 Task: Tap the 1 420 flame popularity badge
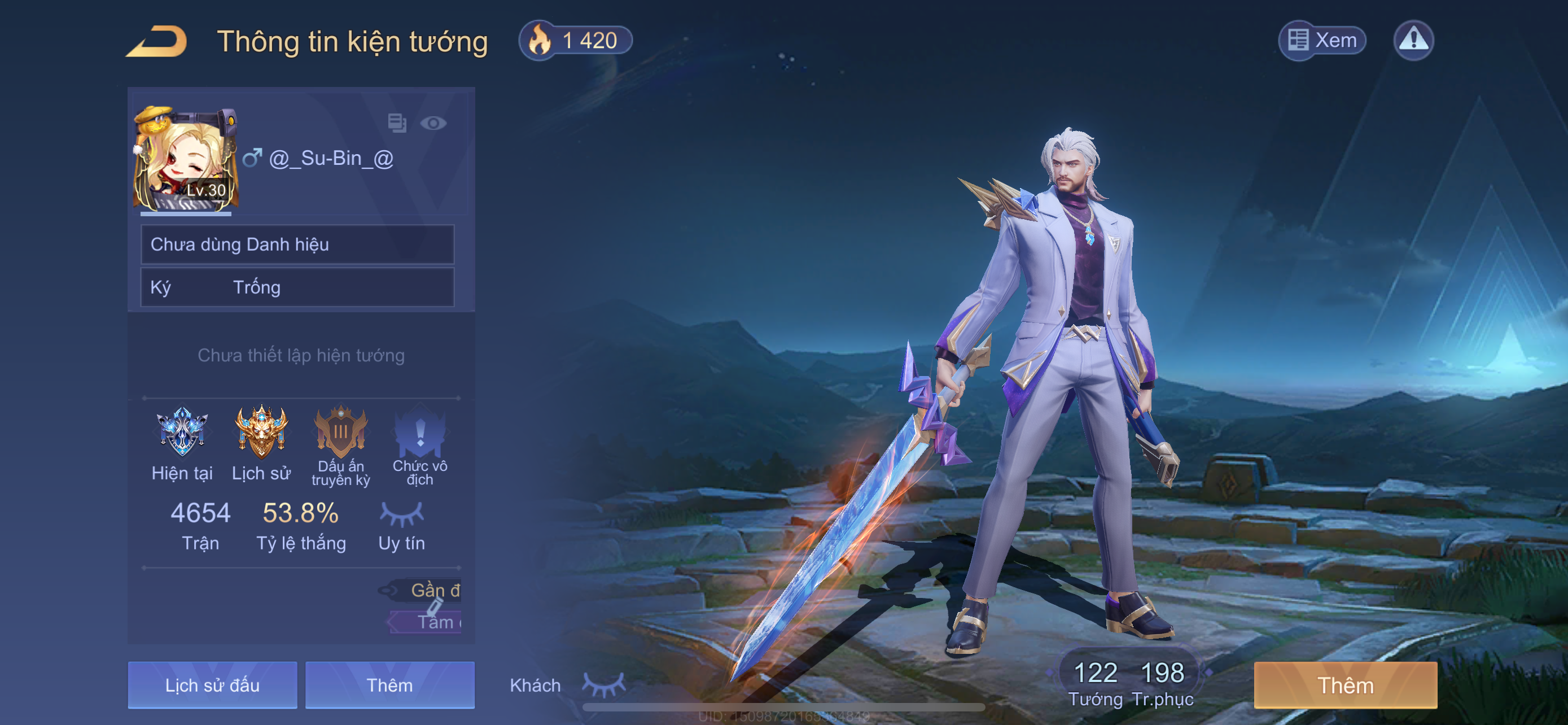pos(575,41)
